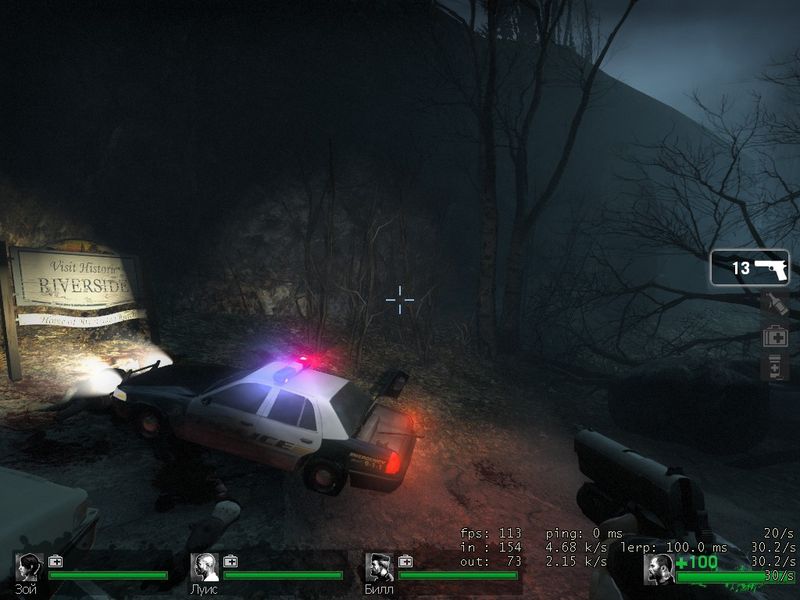Screen dimensions: 800x600
Task: Select the first aid kit slot
Action: coord(774,337)
